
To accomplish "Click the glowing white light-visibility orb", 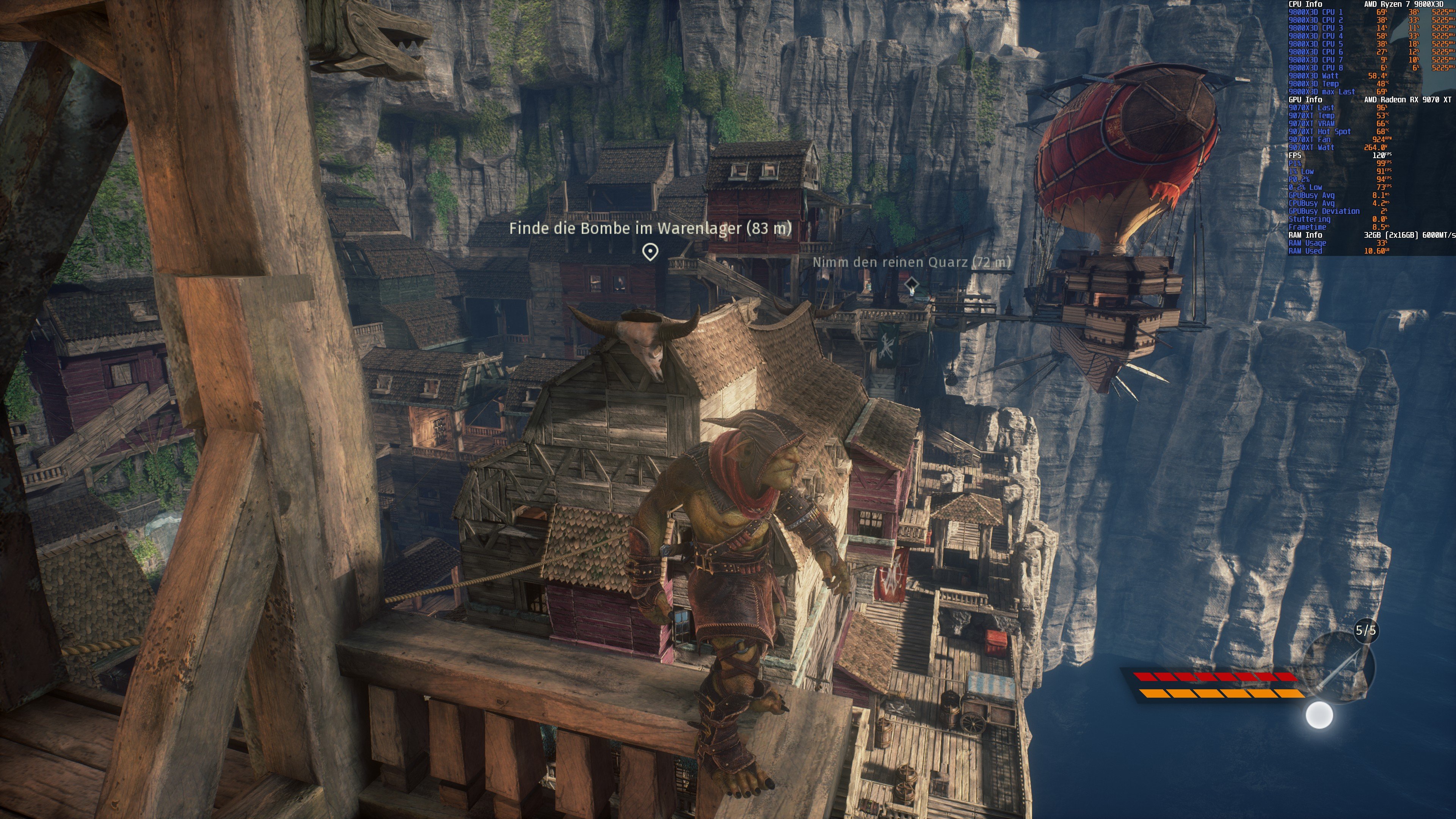I will coord(1319,715).
